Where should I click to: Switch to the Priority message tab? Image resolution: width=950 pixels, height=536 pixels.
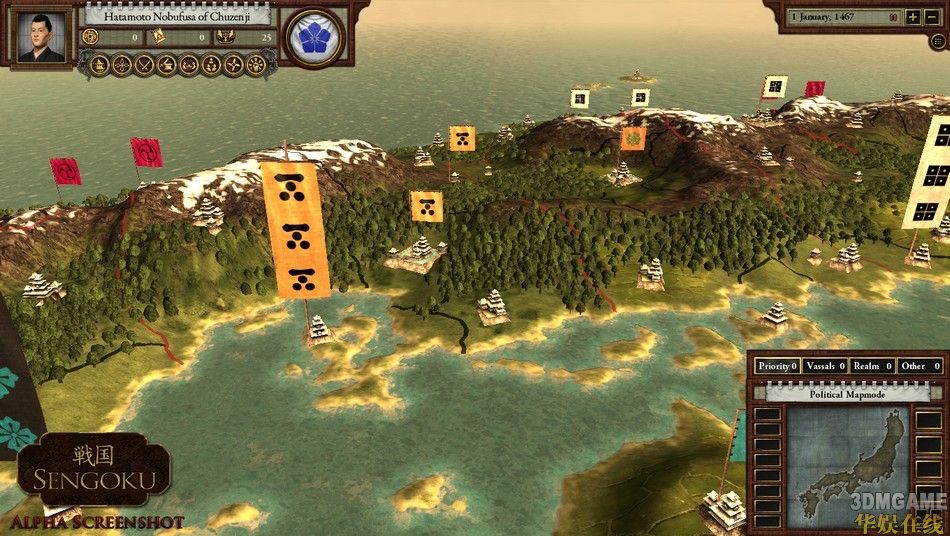tap(777, 367)
